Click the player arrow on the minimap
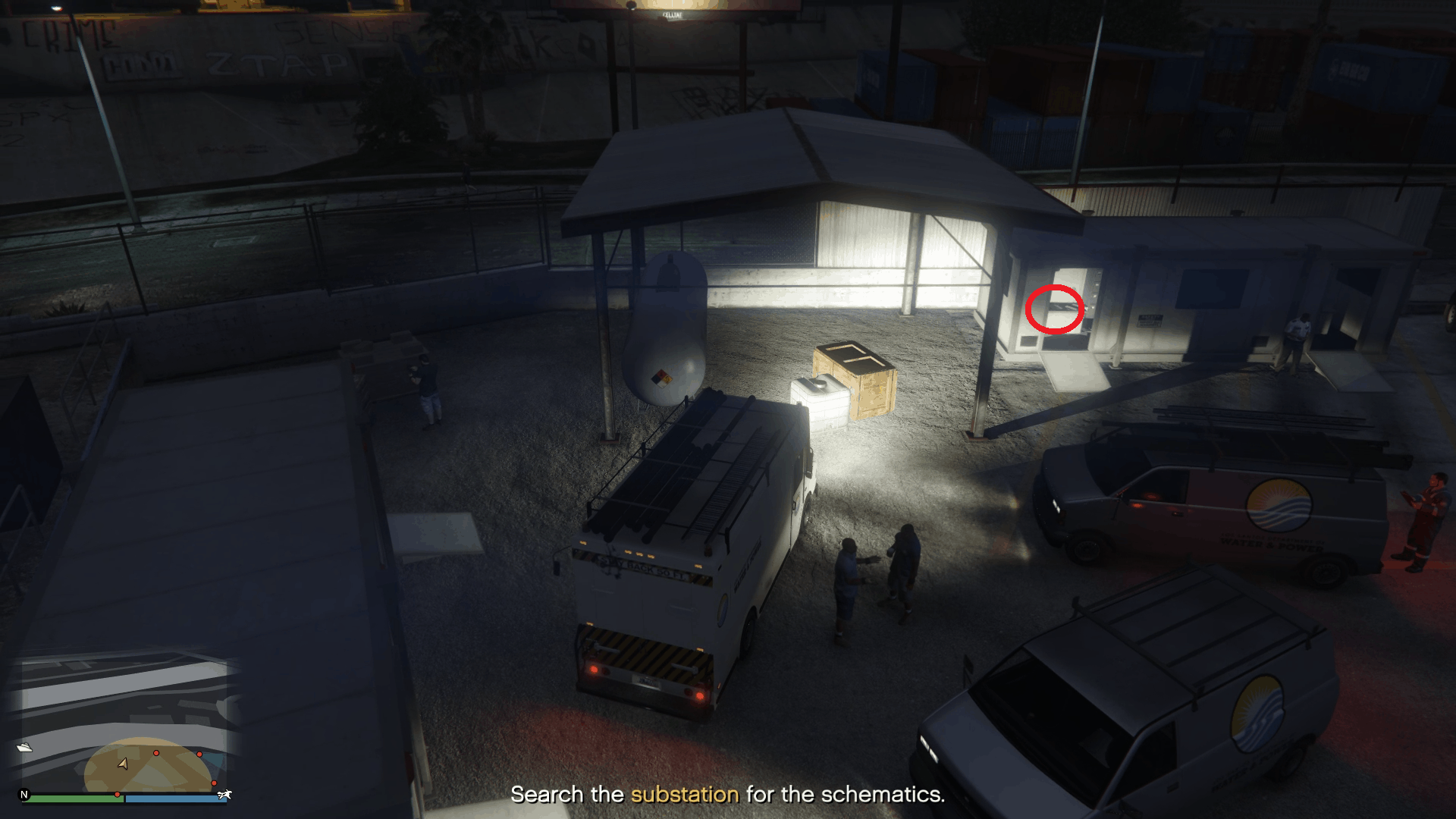1456x819 pixels. tap(123, 764)
